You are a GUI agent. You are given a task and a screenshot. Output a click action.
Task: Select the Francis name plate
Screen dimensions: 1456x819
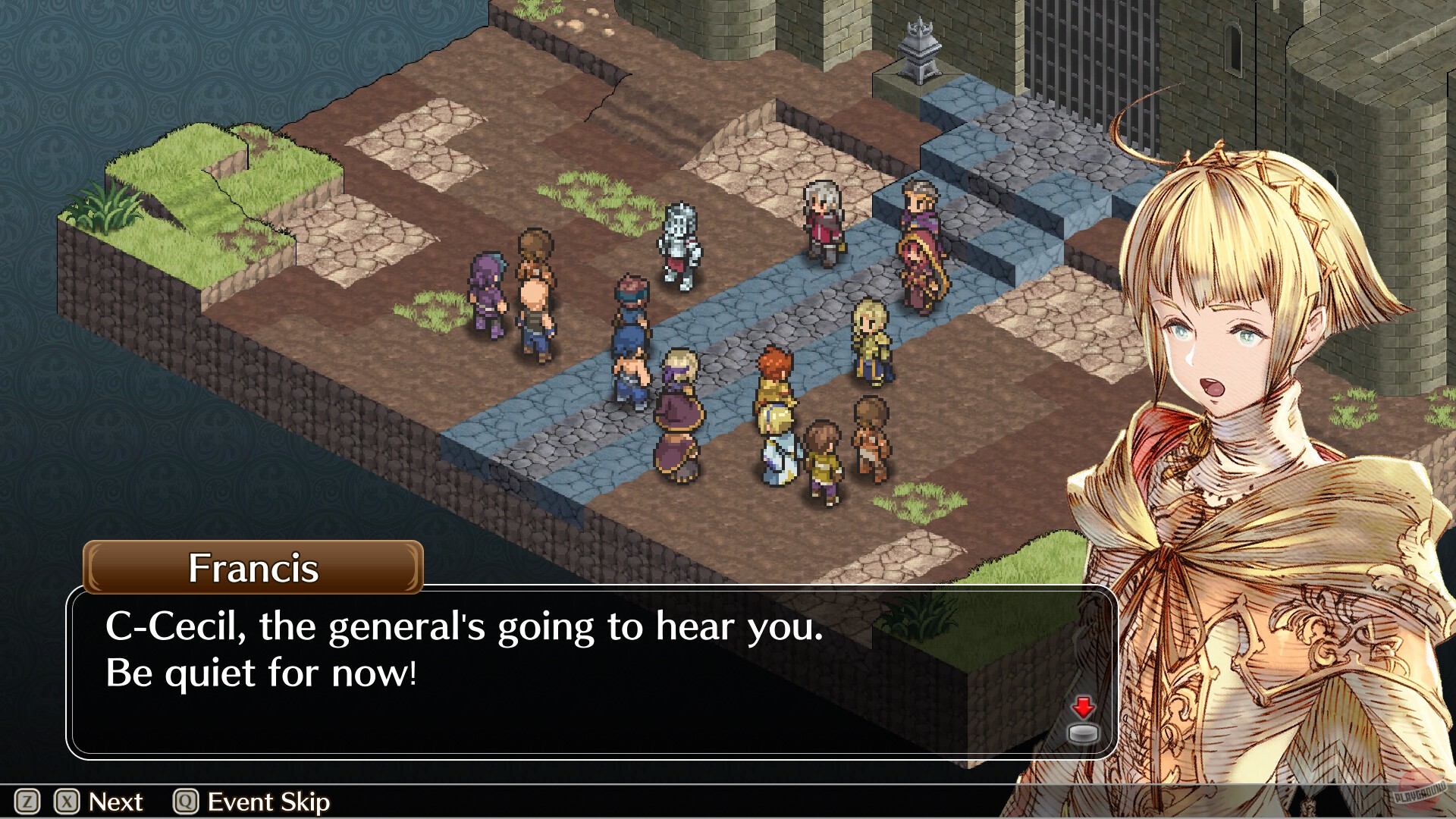[x=250, y=569]
